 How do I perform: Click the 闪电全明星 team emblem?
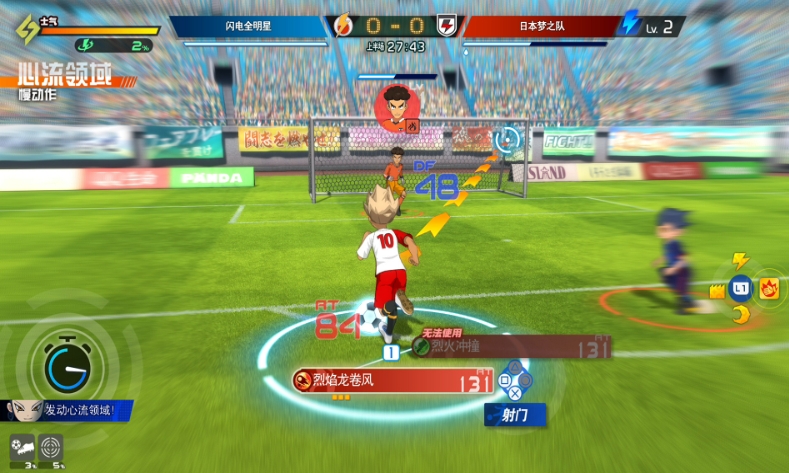[342, 25]
